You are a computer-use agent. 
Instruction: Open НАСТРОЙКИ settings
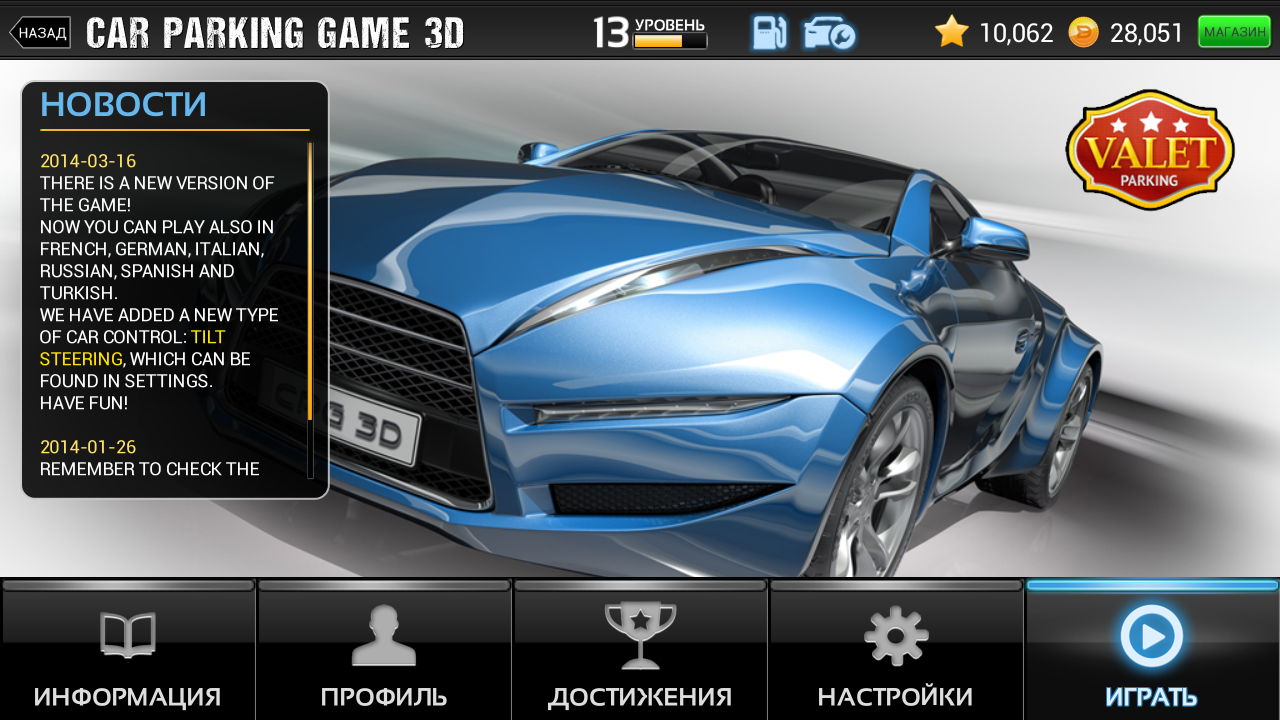click(896, 652)
